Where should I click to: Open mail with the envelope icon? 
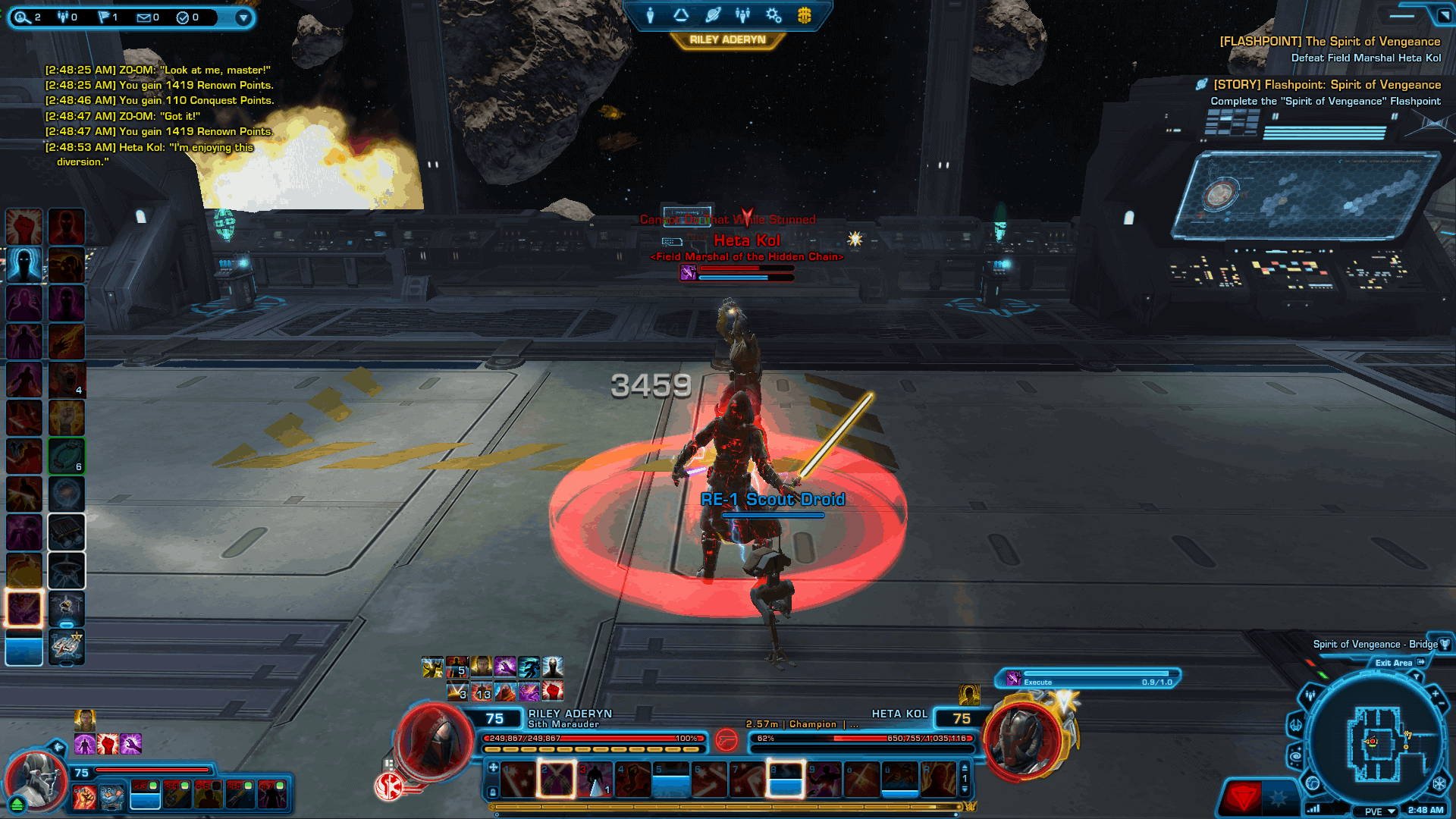143,17
